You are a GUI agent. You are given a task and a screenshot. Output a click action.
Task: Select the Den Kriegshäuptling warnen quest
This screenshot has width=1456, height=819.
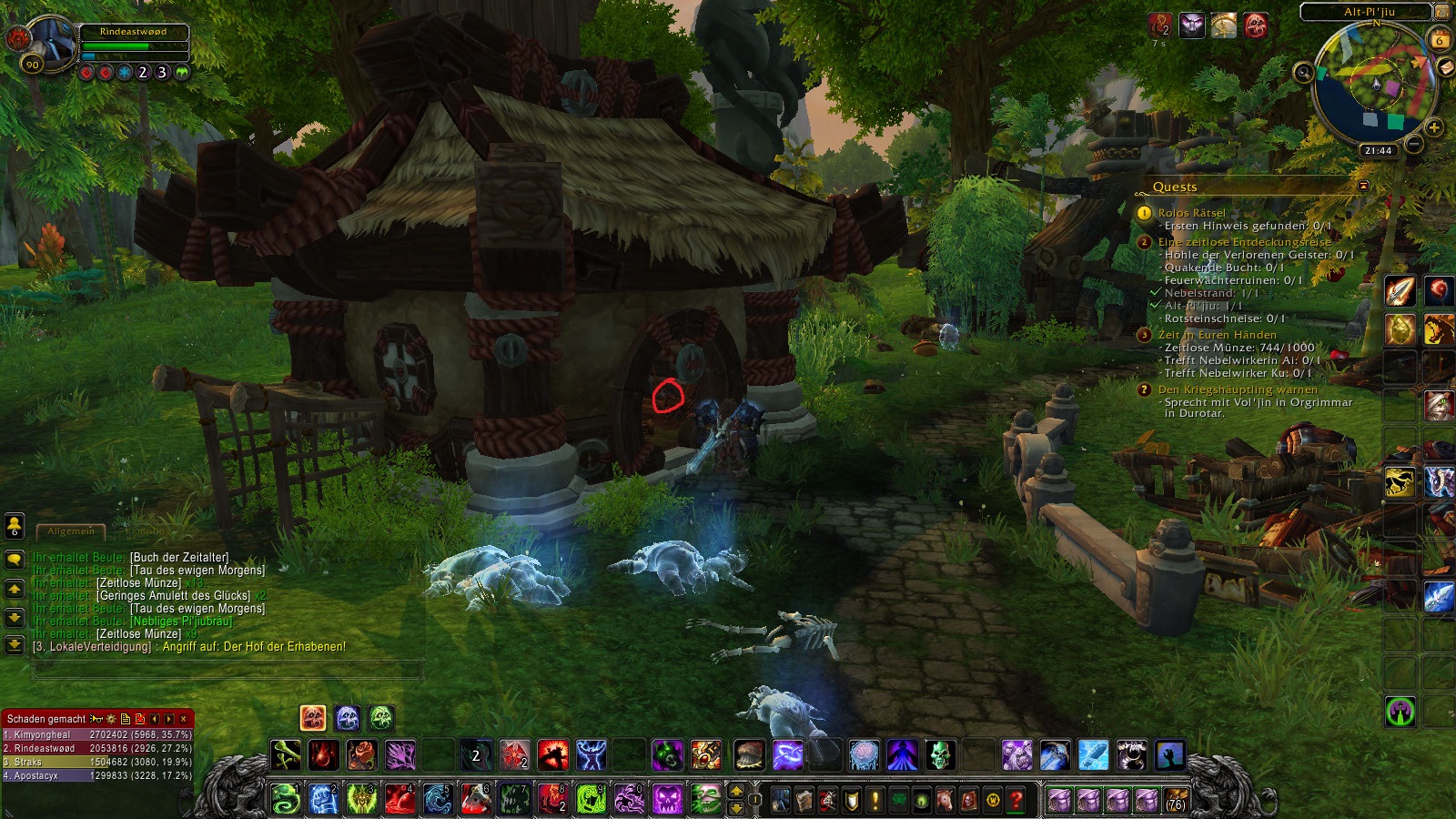(x=1237, y=389)
